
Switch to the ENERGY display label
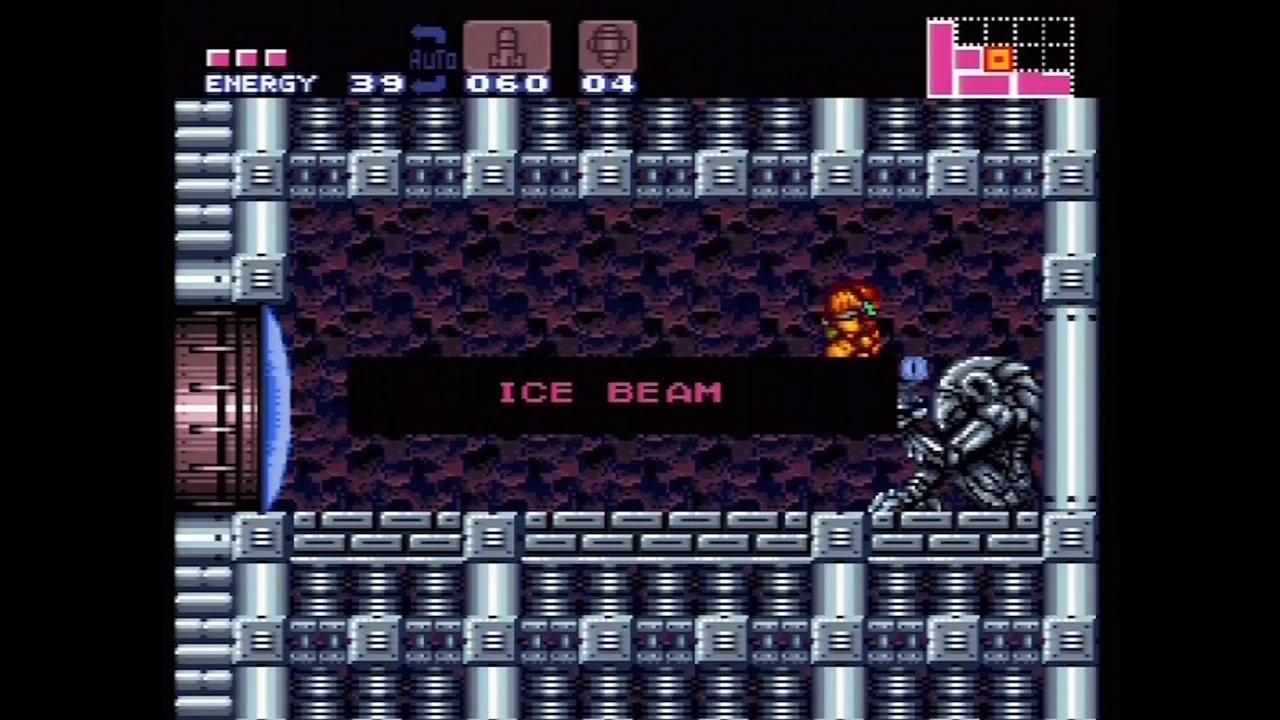tap(260, 83)
